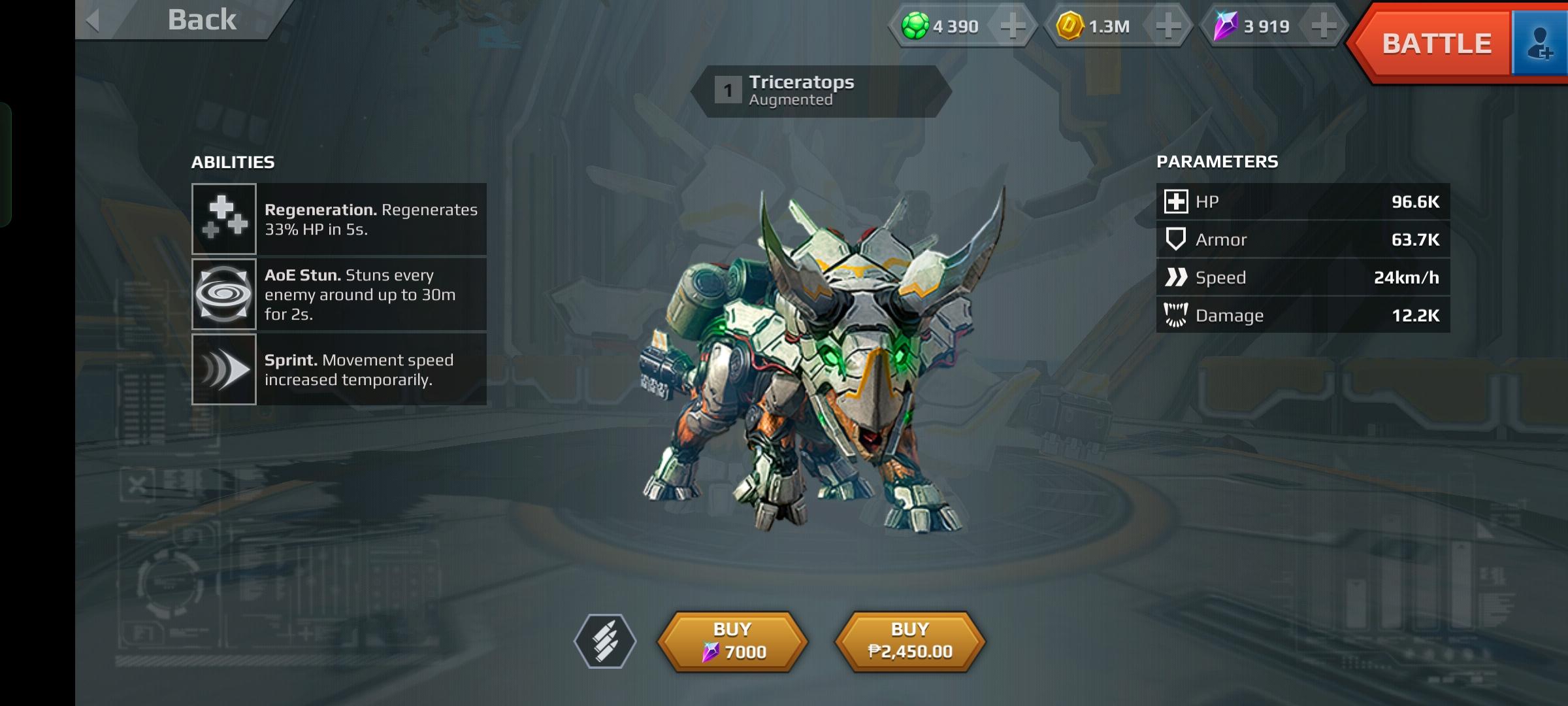Go back with the Back arrow

(x=93, y=20)
